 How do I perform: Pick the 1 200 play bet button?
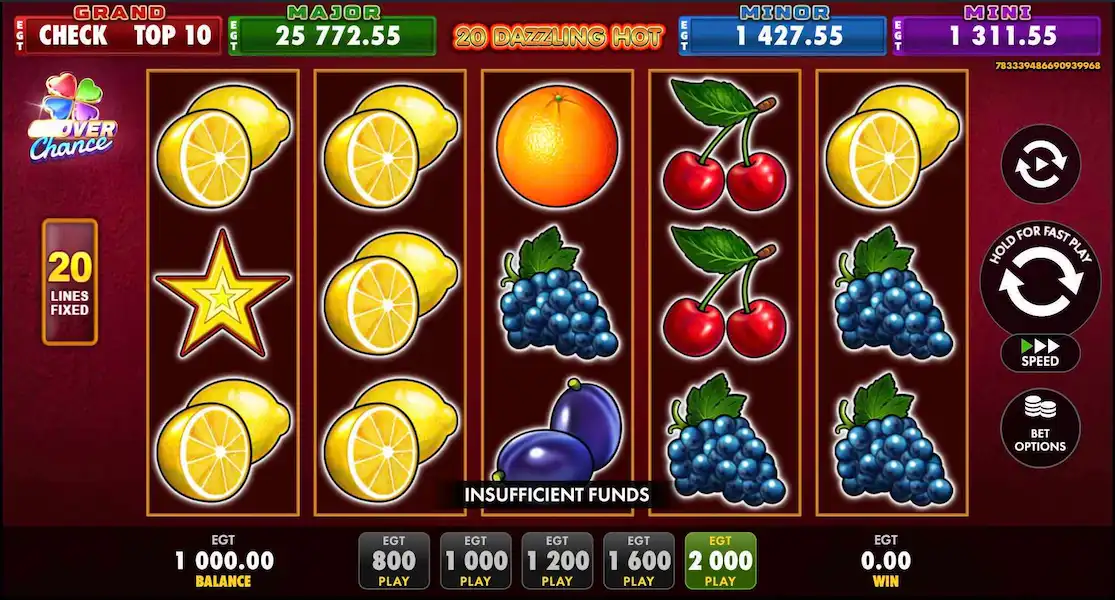point(557,560)
